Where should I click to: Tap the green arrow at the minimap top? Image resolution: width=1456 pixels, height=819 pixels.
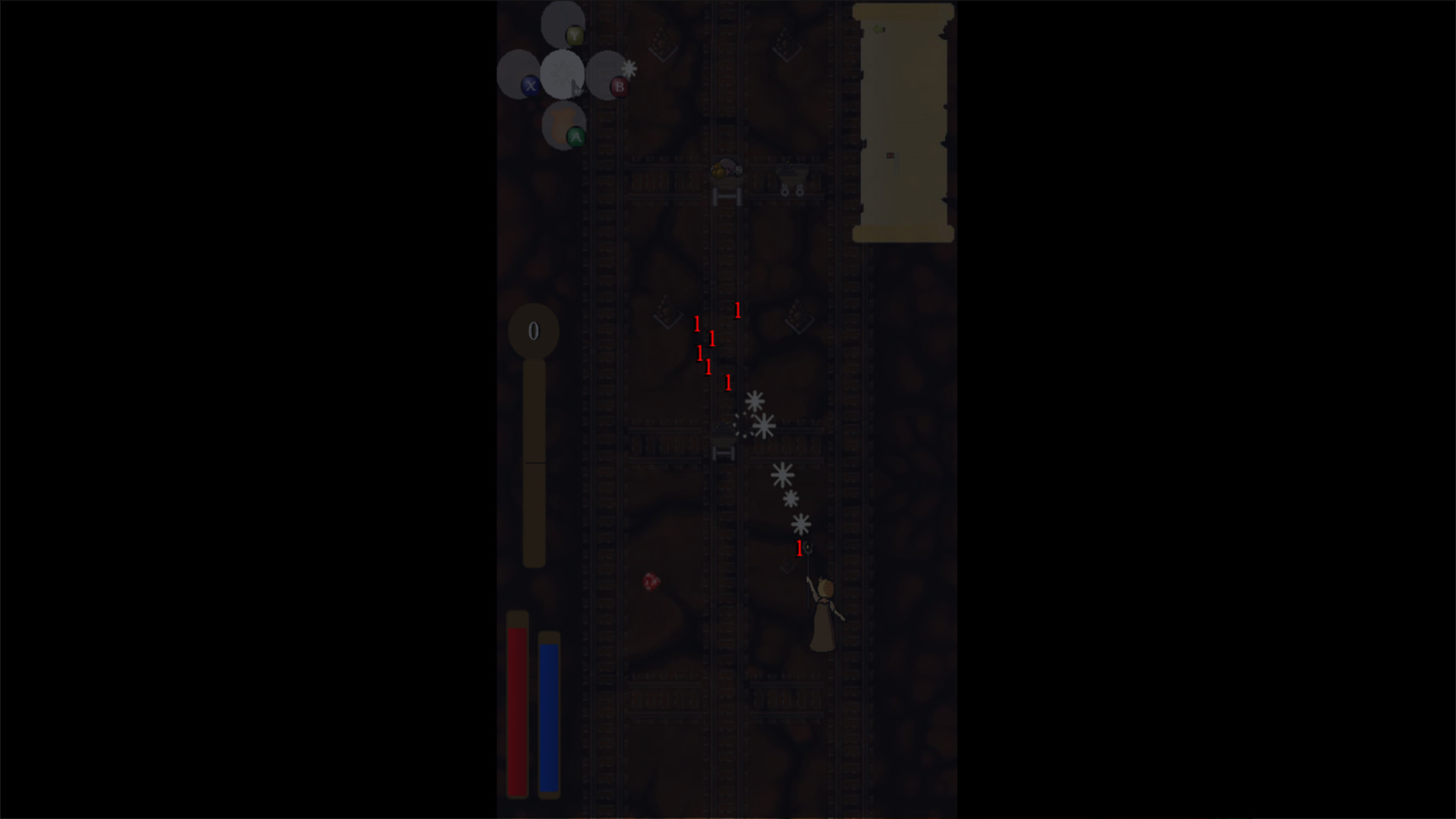pyautogui.click(x=878, y=29)
